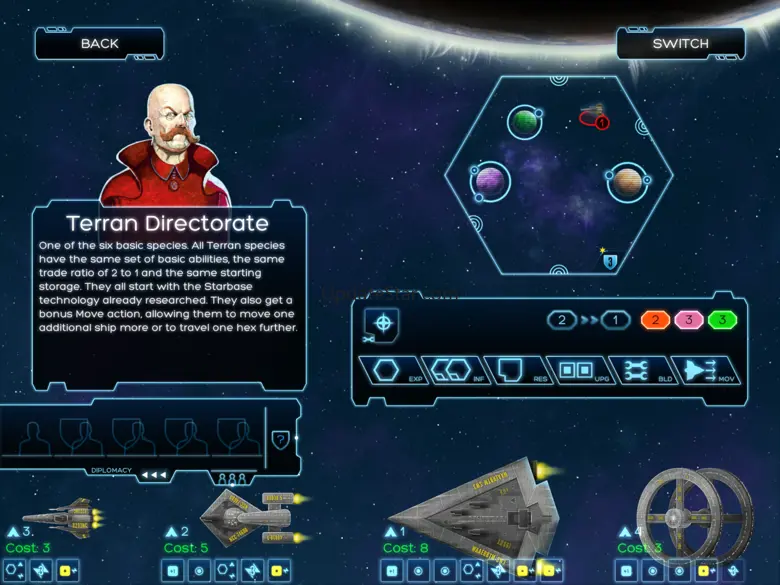Collapse the Diplomacy panel with triple arrows

154,475
